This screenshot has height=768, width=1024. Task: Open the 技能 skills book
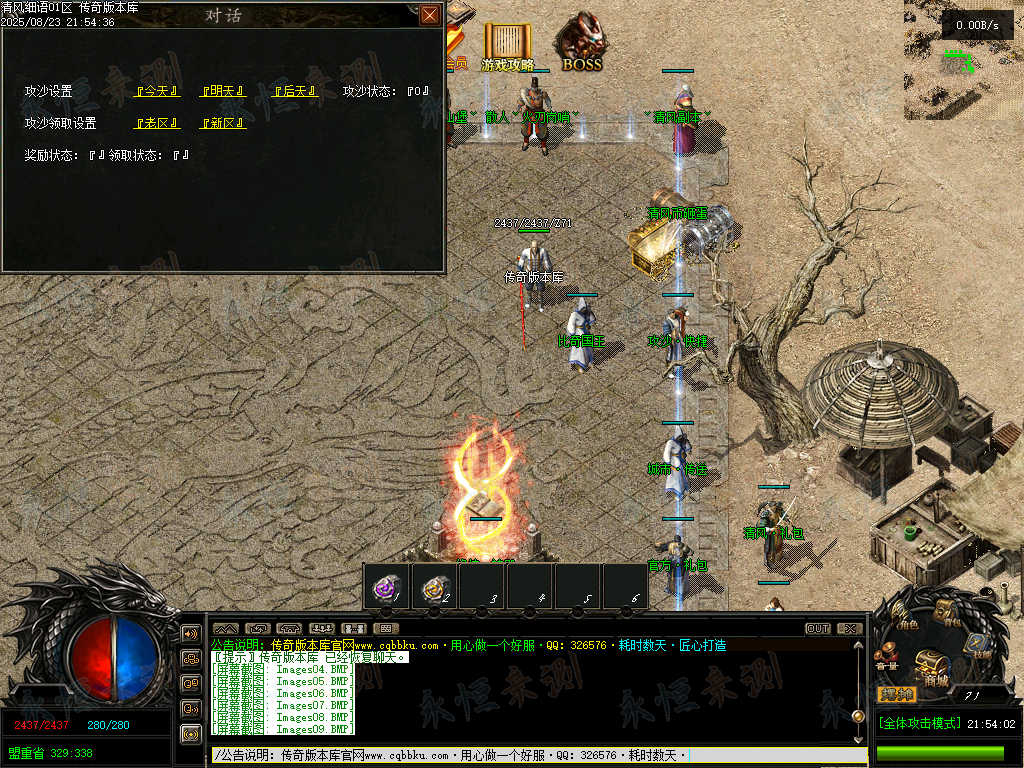pyautogui.click(x=978, y=646)
